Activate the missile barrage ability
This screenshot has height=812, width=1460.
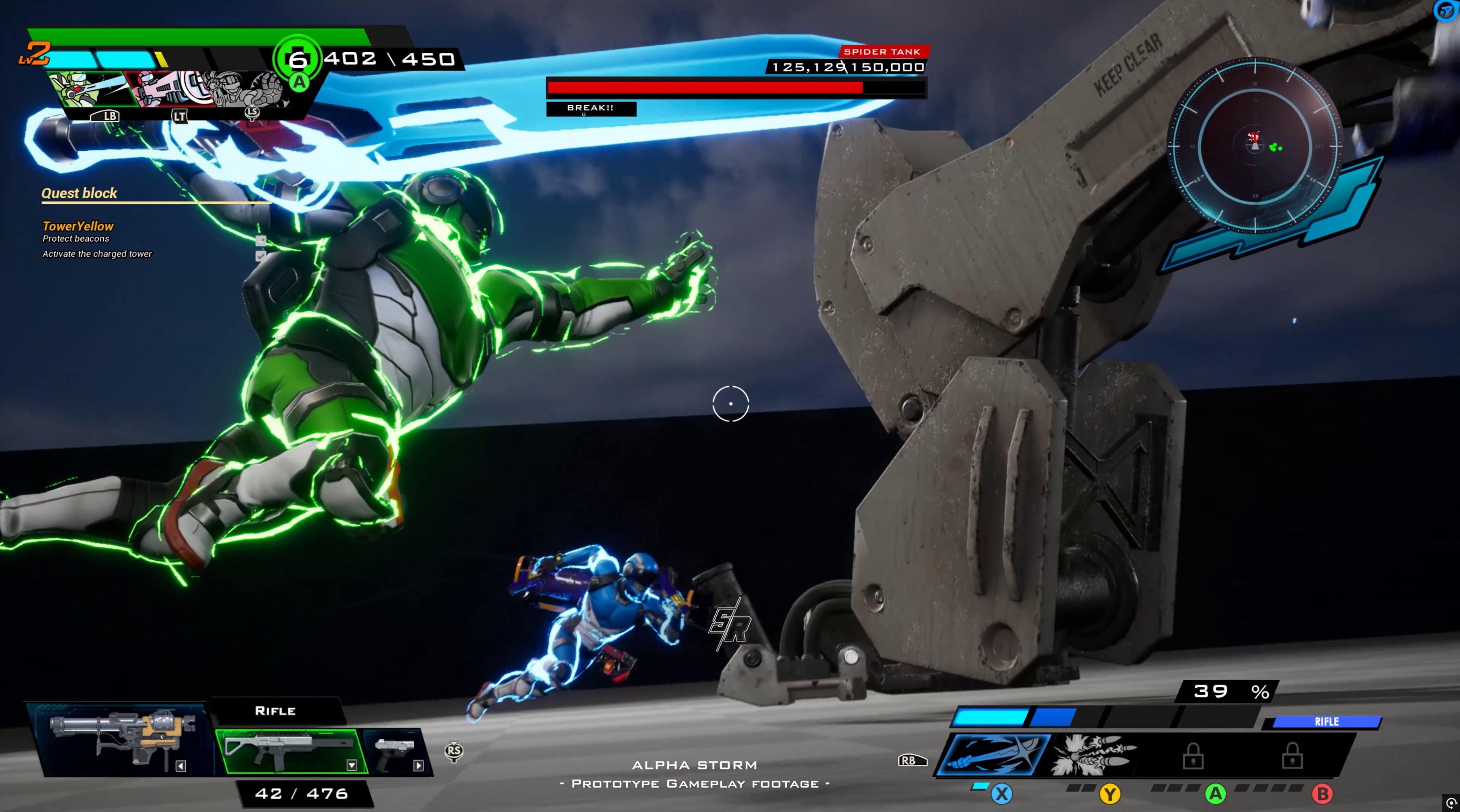coord(1094,755)
